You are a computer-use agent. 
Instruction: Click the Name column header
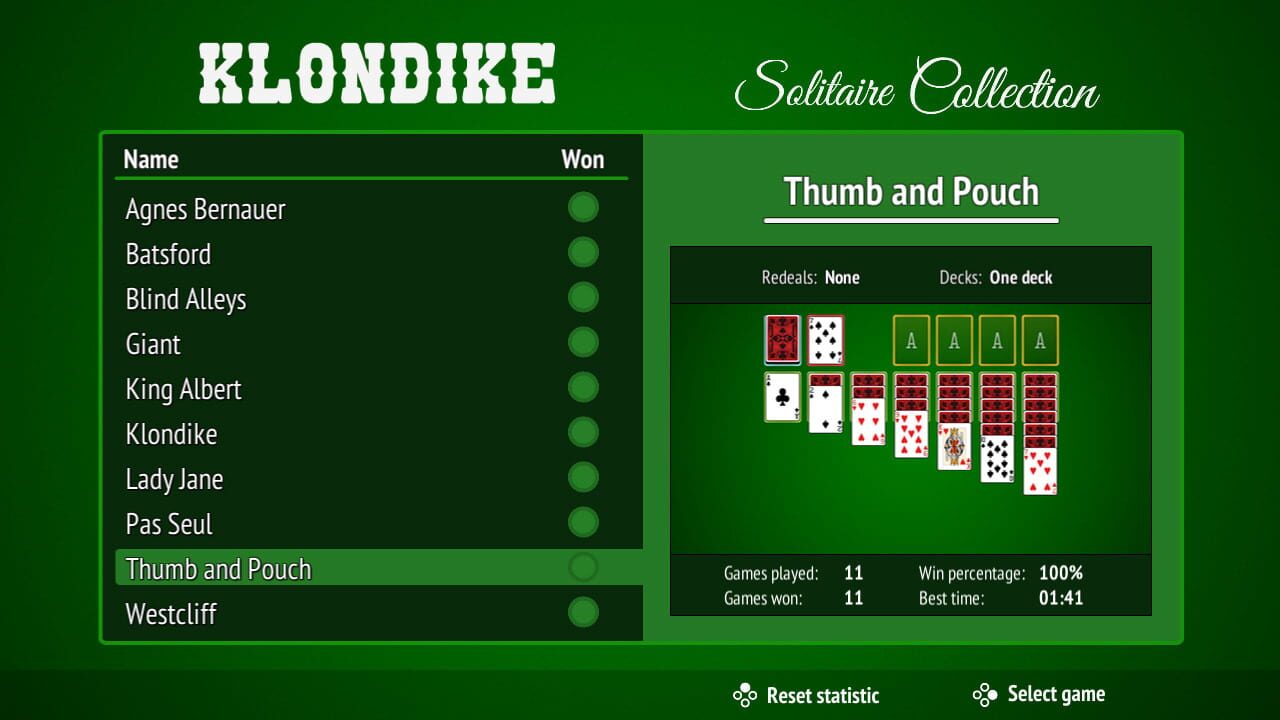click(151, 159)
